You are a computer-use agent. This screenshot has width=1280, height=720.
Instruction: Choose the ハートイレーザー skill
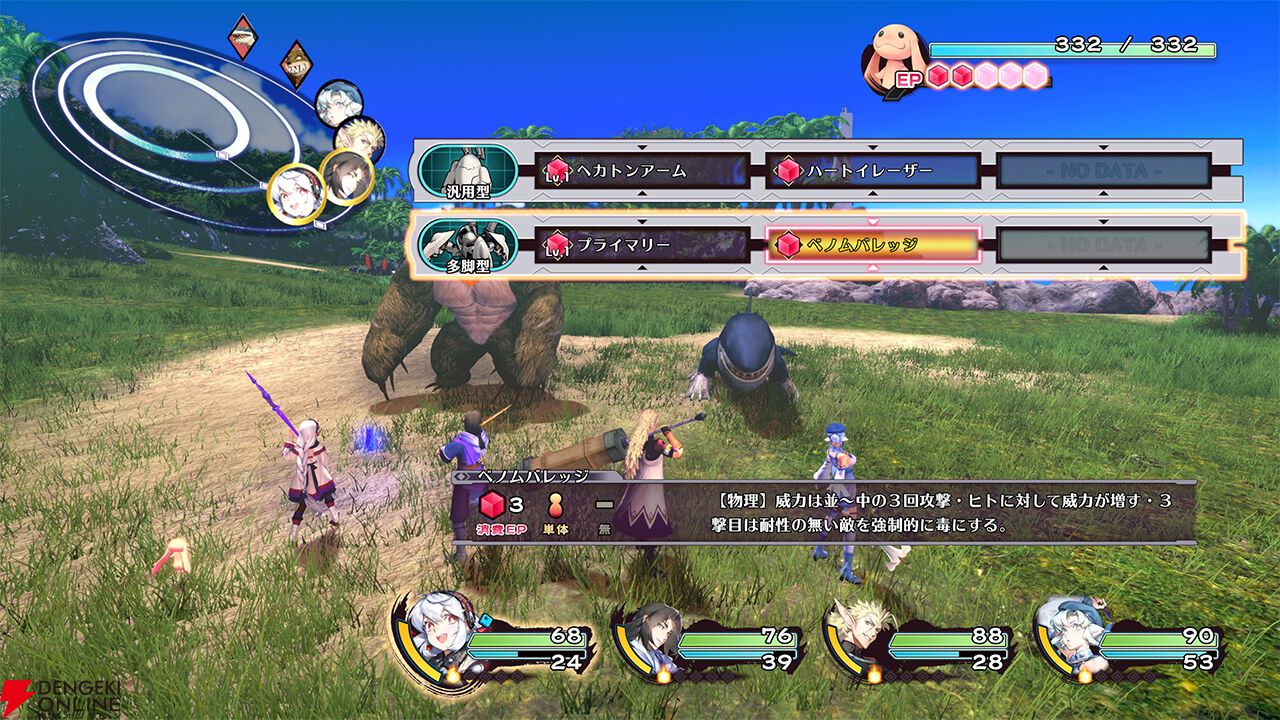pyautogui.click(x=872, y=171)
